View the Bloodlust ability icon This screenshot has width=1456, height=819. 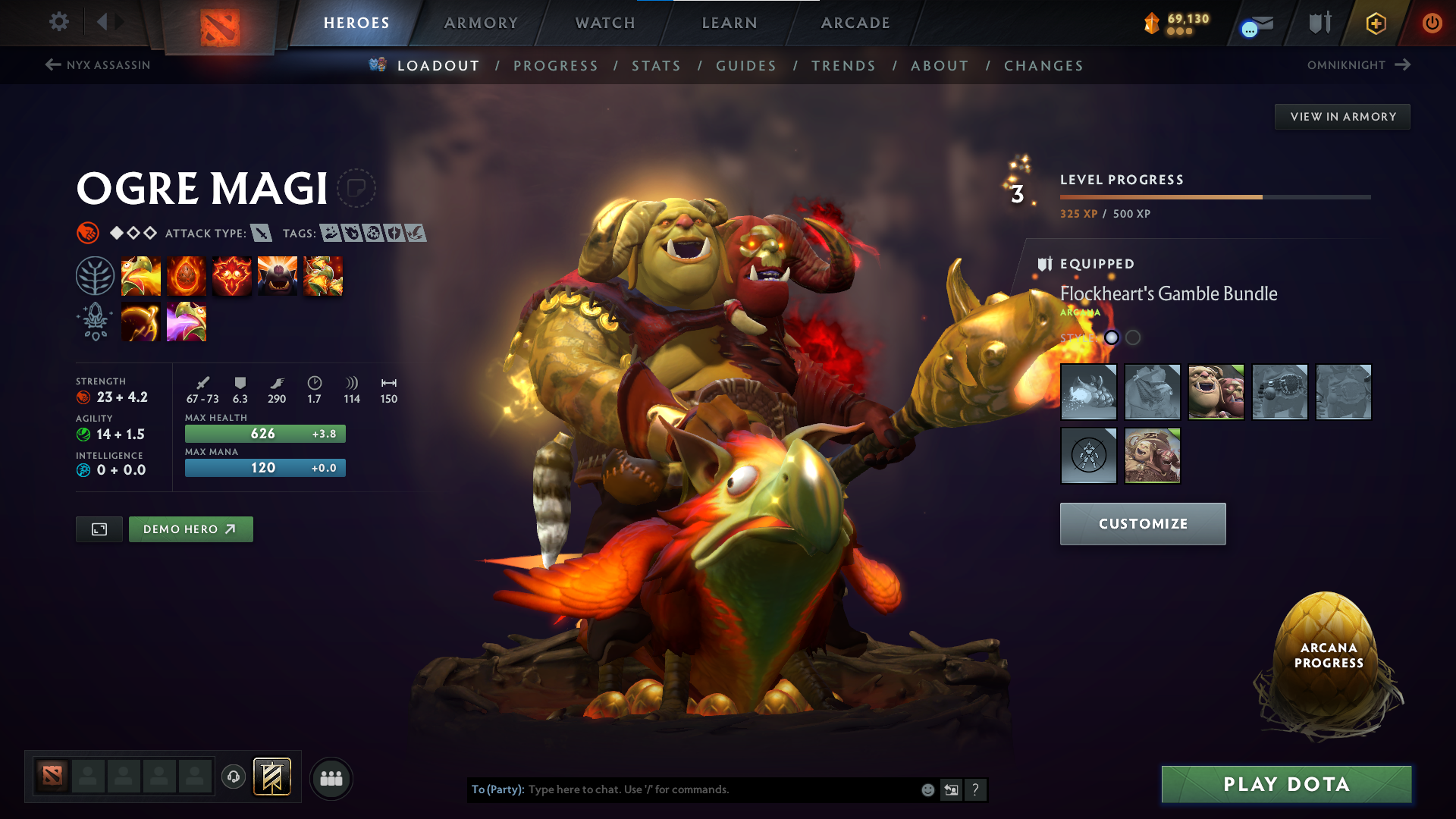[232, 275]
